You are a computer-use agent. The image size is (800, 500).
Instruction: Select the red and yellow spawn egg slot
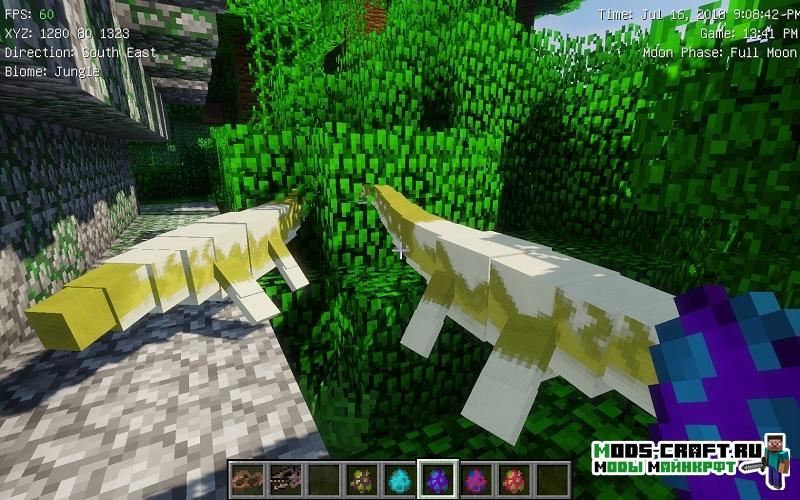point(516,477)
